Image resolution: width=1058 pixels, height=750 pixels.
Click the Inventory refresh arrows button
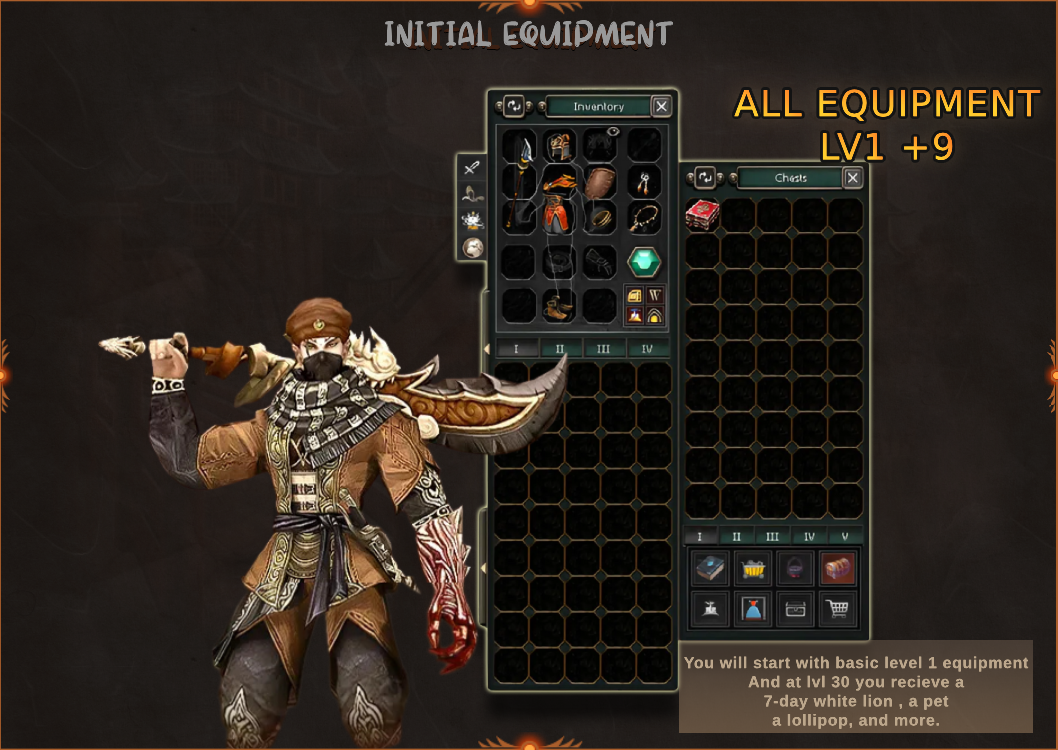pyautogui.click(x=513, y=106)
